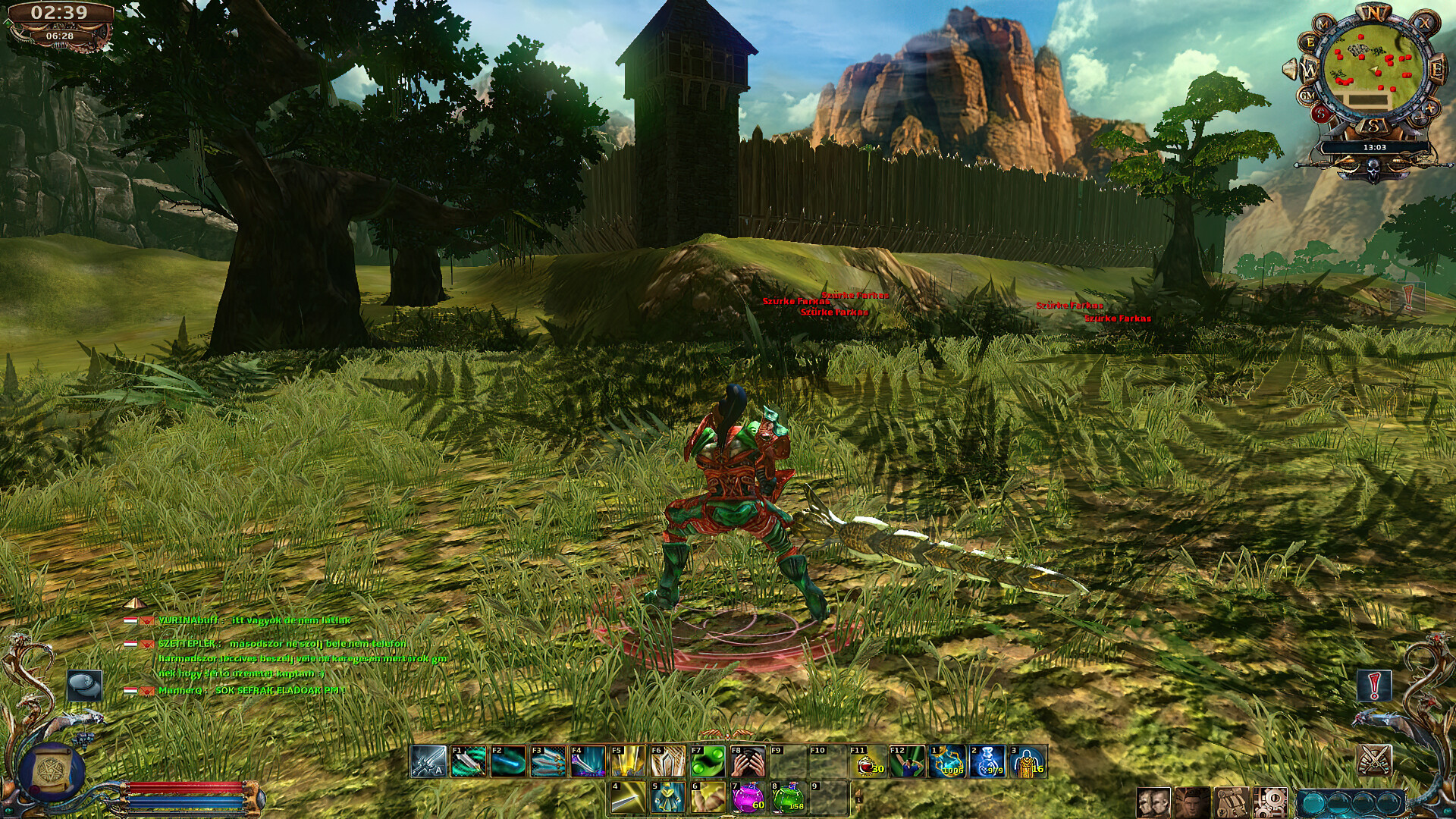Click the M button on the minimap ring
This screenshot has width=1456, height=819.
tap(1323, 24)
